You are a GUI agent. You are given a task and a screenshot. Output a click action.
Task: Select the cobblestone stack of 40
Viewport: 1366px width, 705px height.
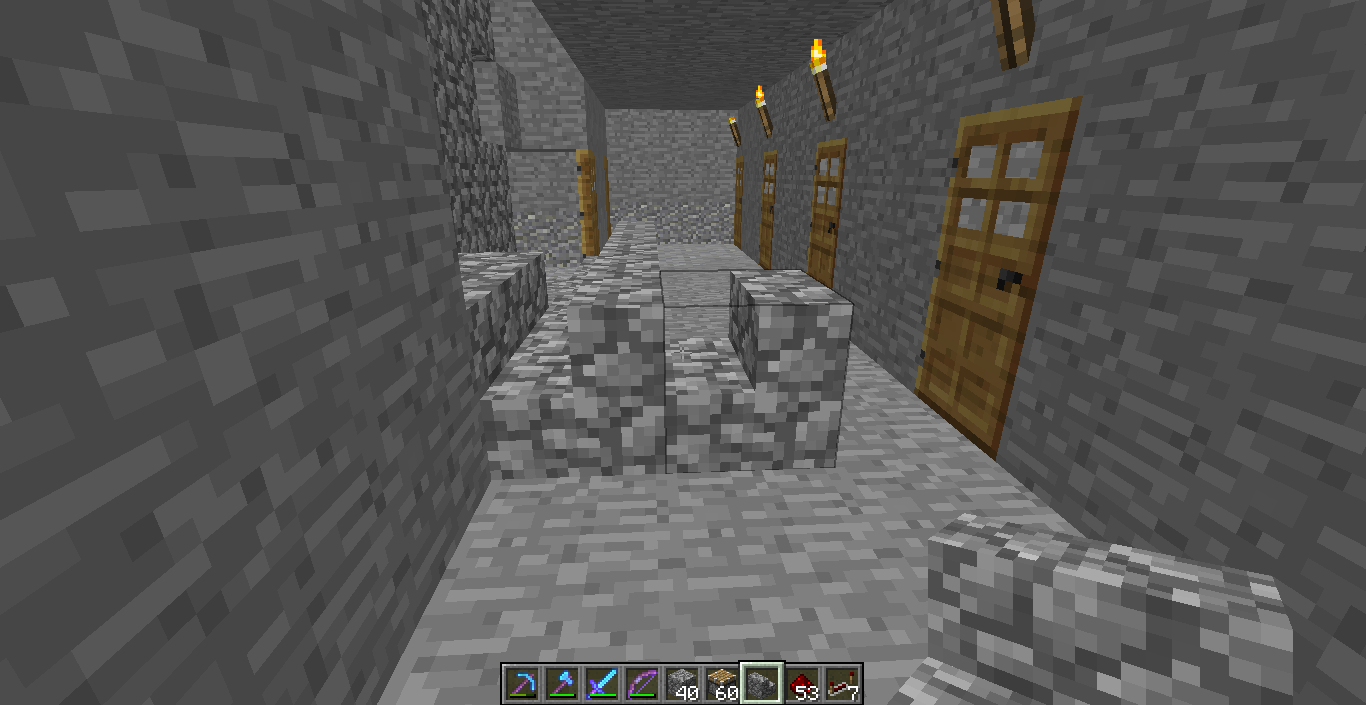[x=681, y=684]
